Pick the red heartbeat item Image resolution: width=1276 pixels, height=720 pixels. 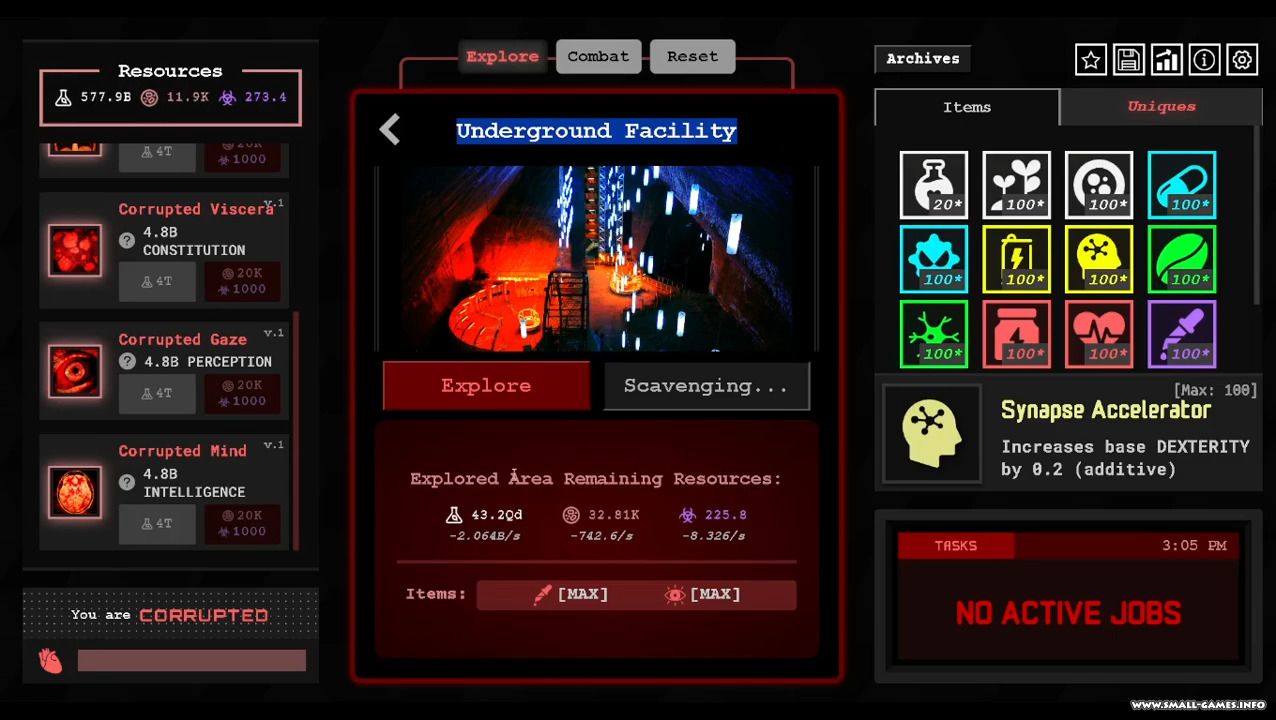pos(1099,334)
